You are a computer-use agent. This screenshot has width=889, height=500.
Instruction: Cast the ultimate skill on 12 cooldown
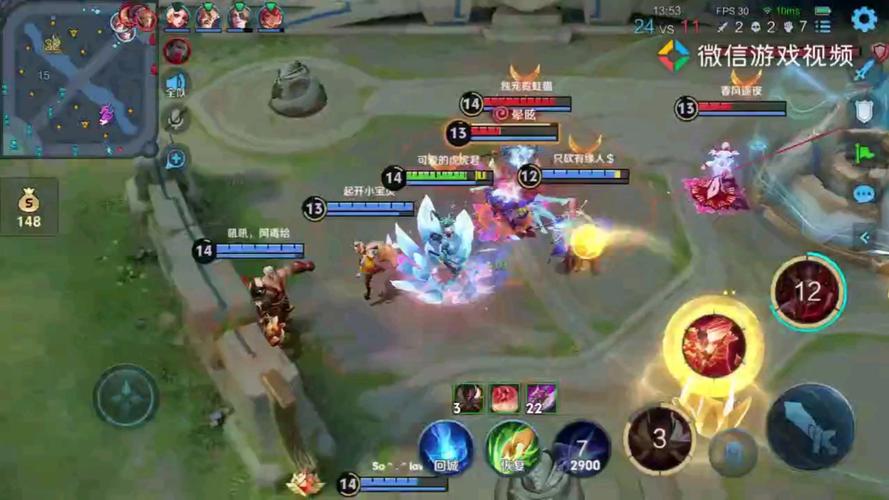pyautogui.click(x=808, y=292)
